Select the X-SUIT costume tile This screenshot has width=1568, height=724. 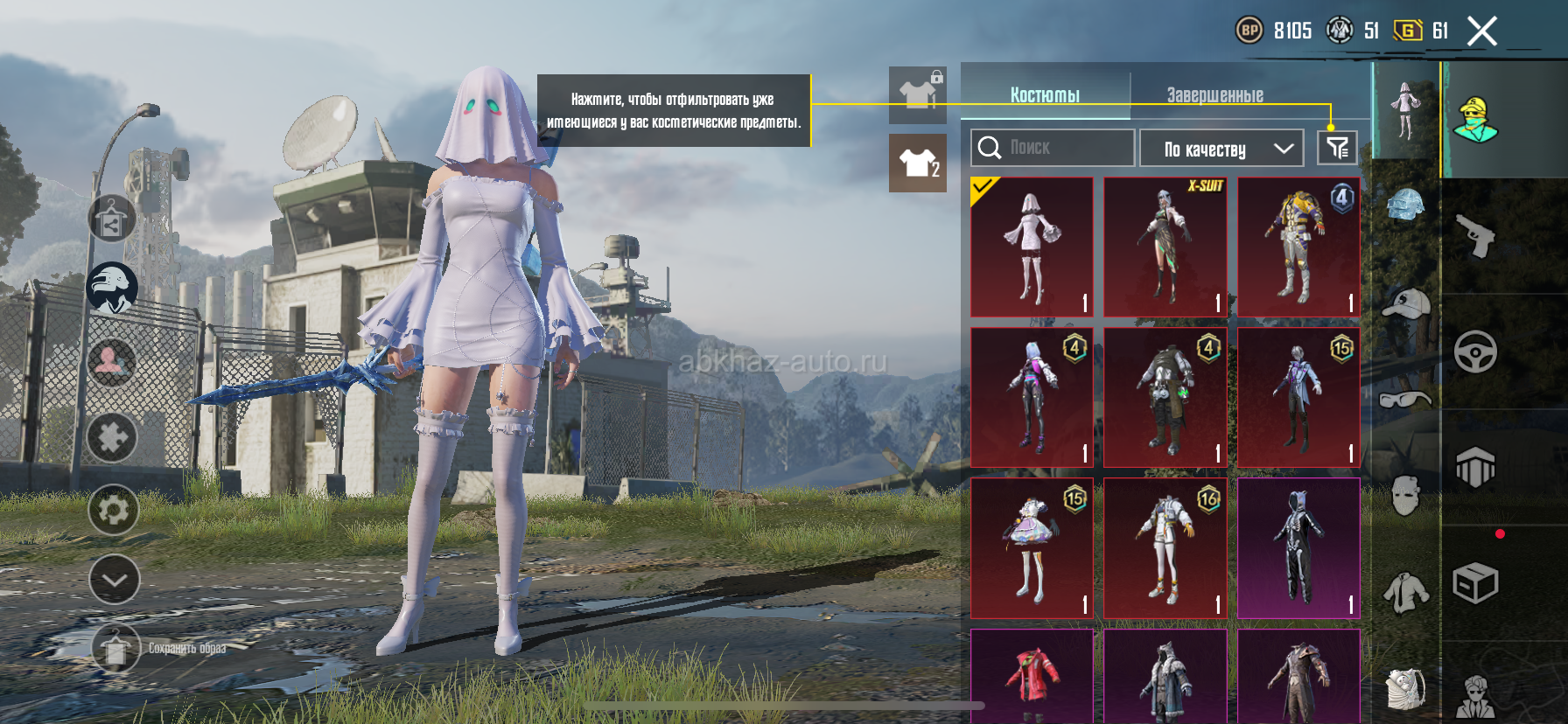point(1165,247)
